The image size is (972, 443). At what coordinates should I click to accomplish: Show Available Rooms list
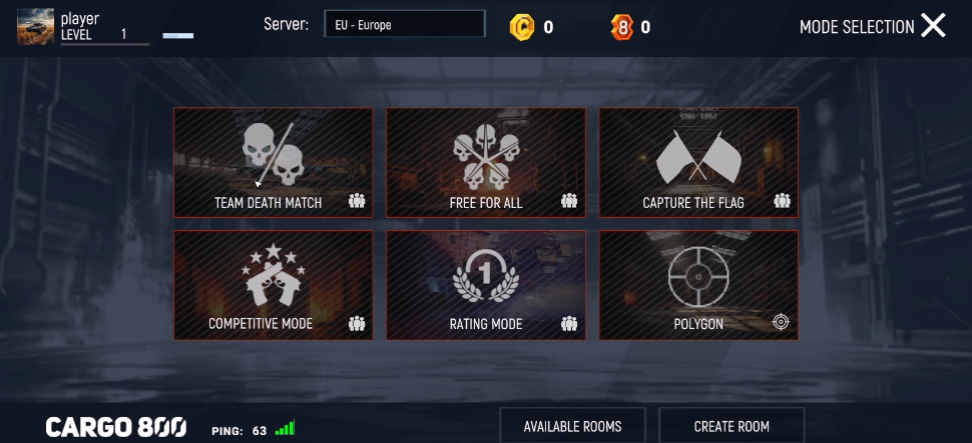(x=572, y=426)
